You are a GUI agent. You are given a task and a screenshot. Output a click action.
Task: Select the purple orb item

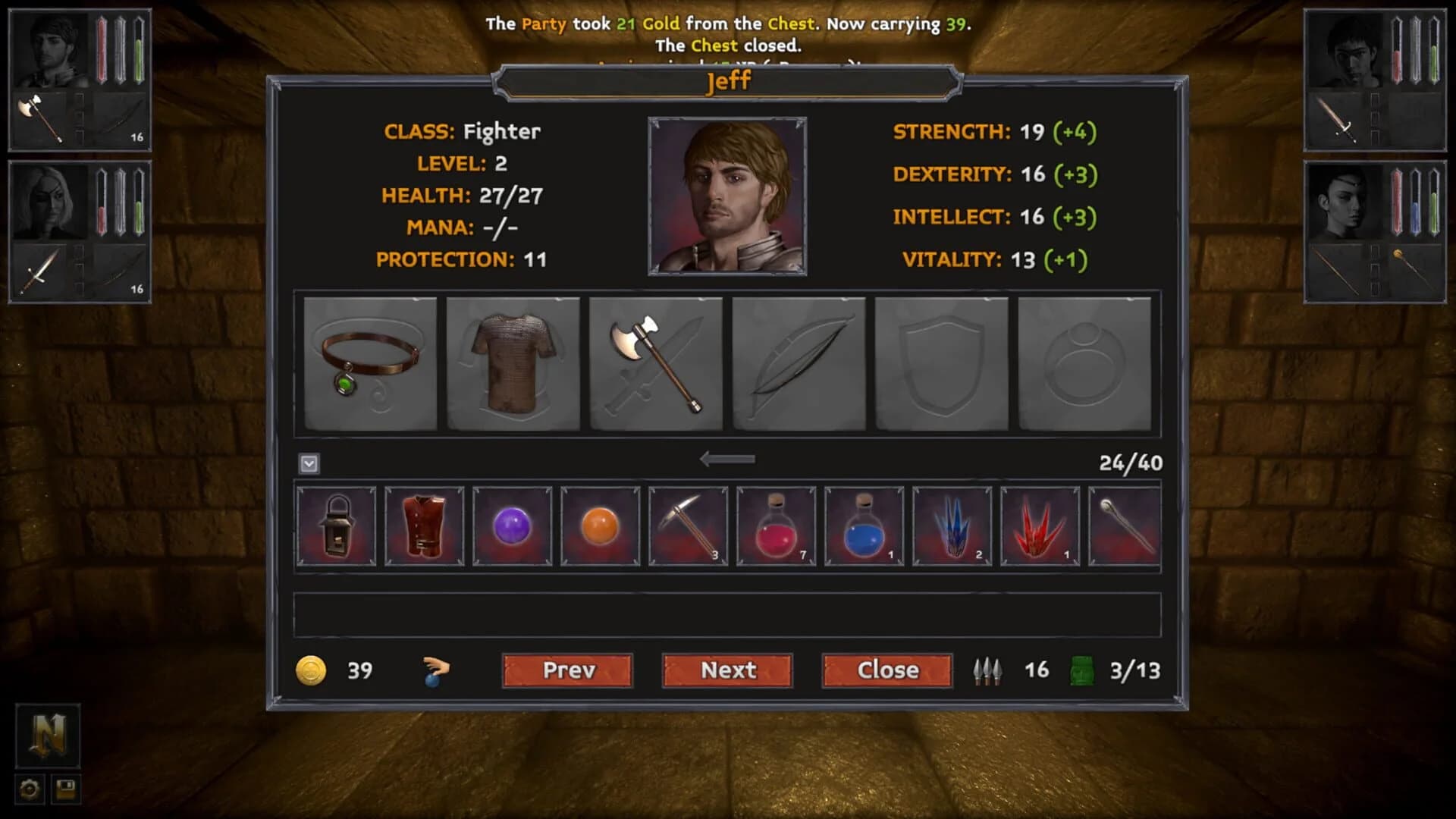click(510, 525)
